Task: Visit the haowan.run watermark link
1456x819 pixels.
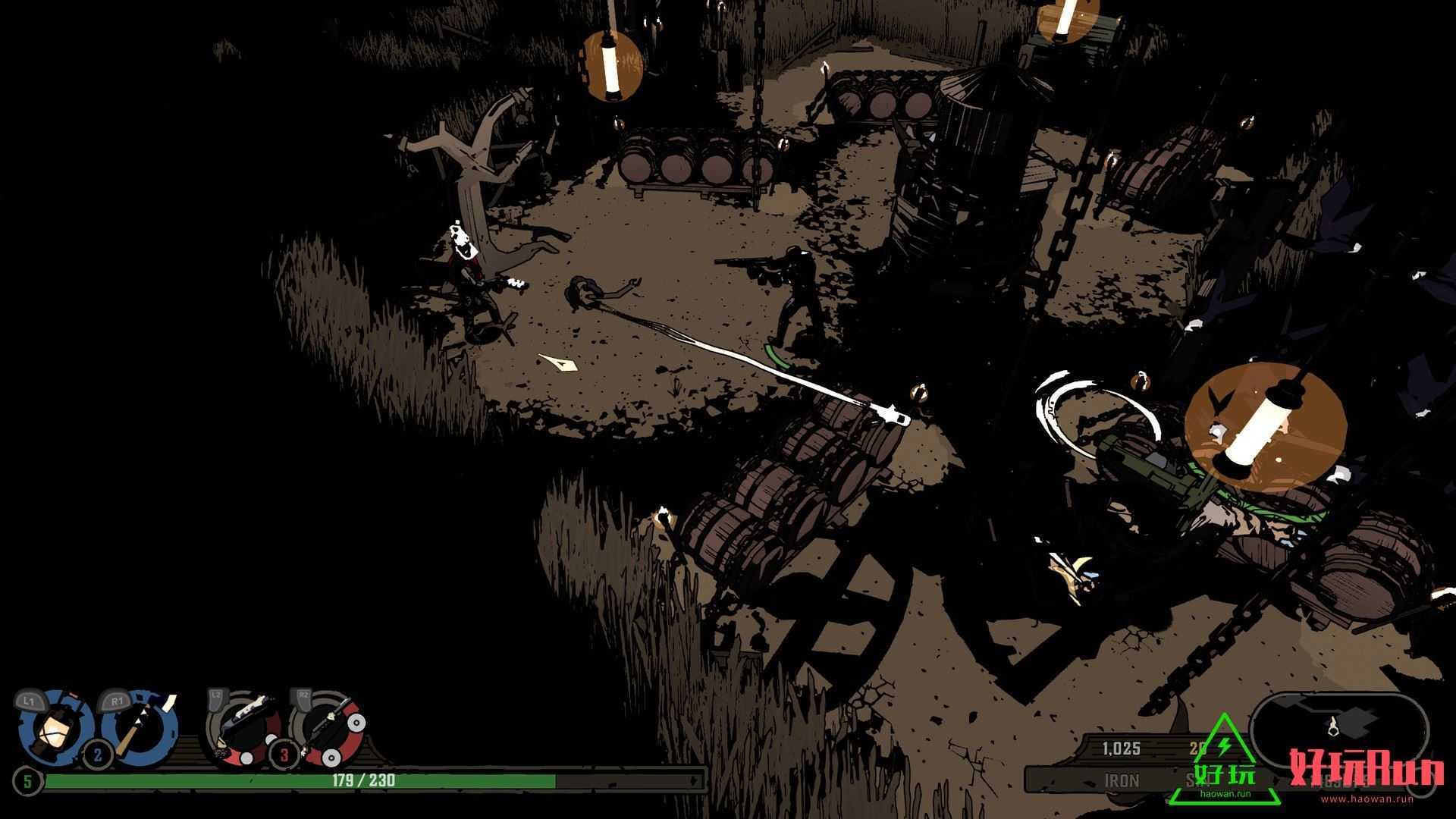Action: [x=1366, y=798]
